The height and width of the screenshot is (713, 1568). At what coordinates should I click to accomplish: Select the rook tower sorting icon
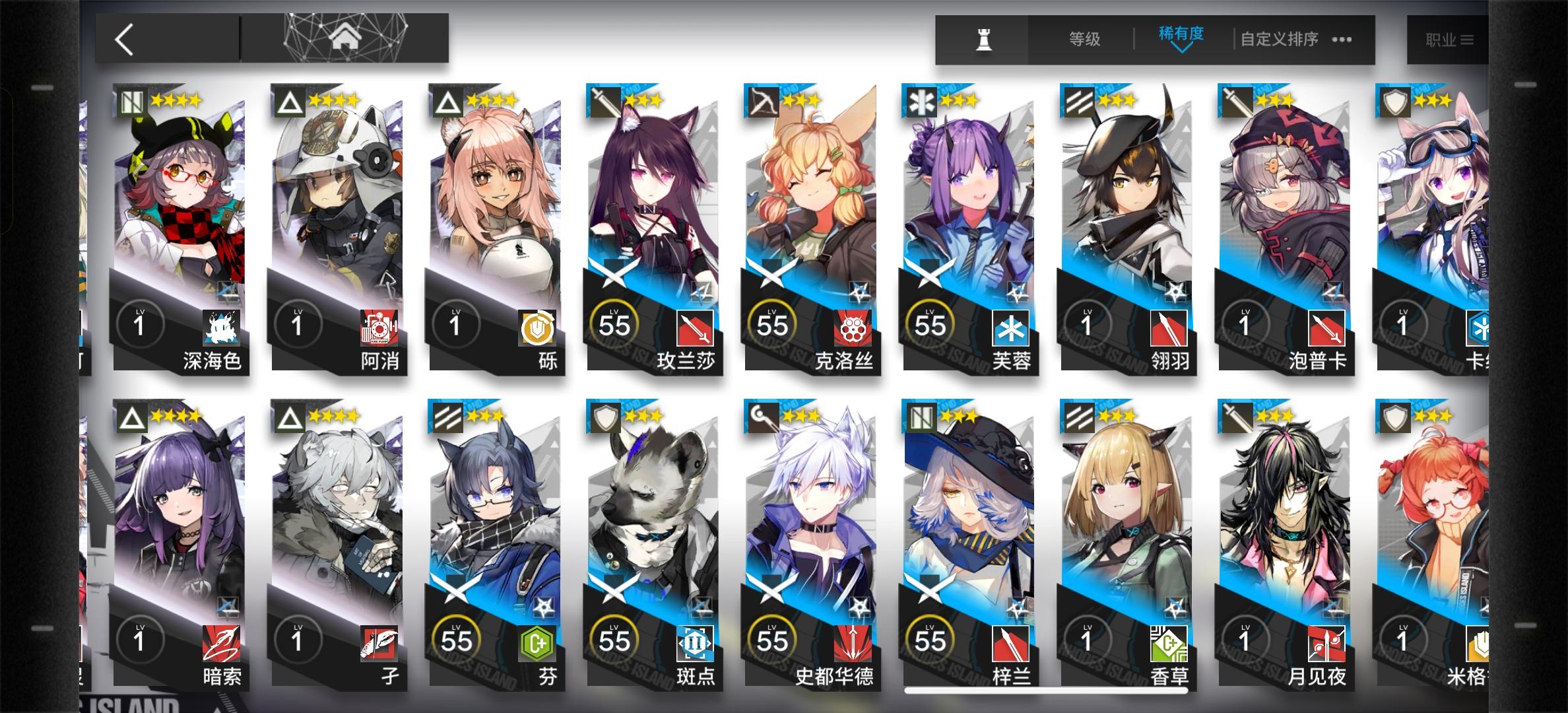click(x=983, y=39)
